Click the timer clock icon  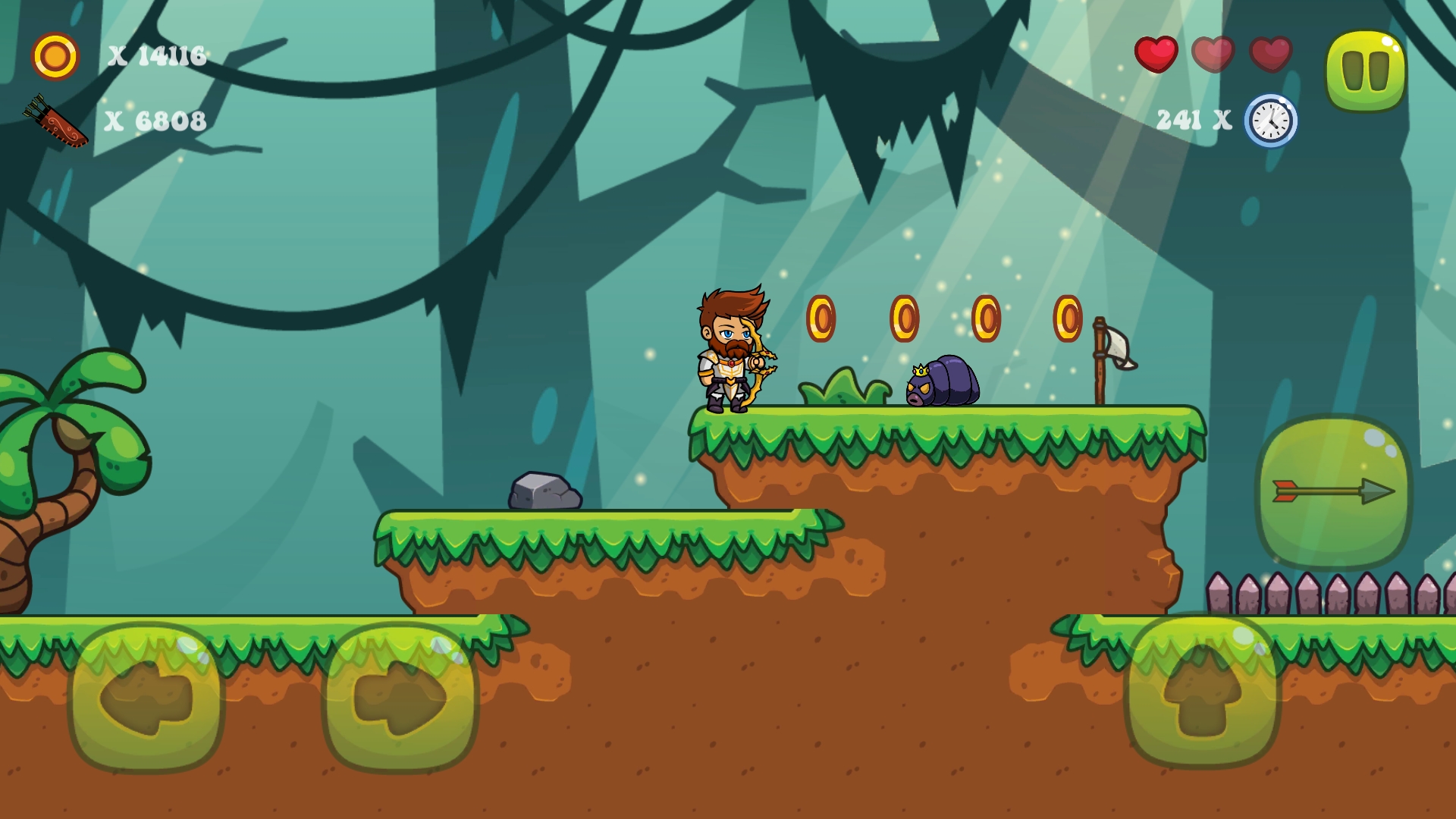[x=1270, y=119]
